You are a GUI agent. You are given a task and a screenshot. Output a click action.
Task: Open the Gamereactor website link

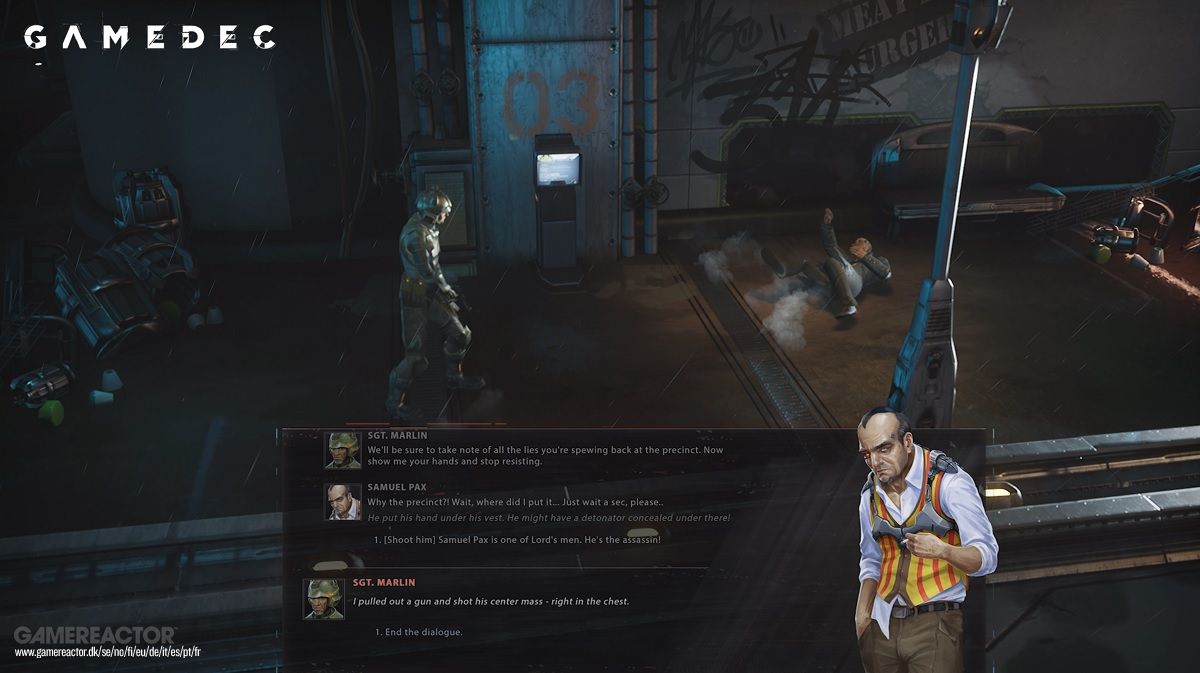click(108, 651)
